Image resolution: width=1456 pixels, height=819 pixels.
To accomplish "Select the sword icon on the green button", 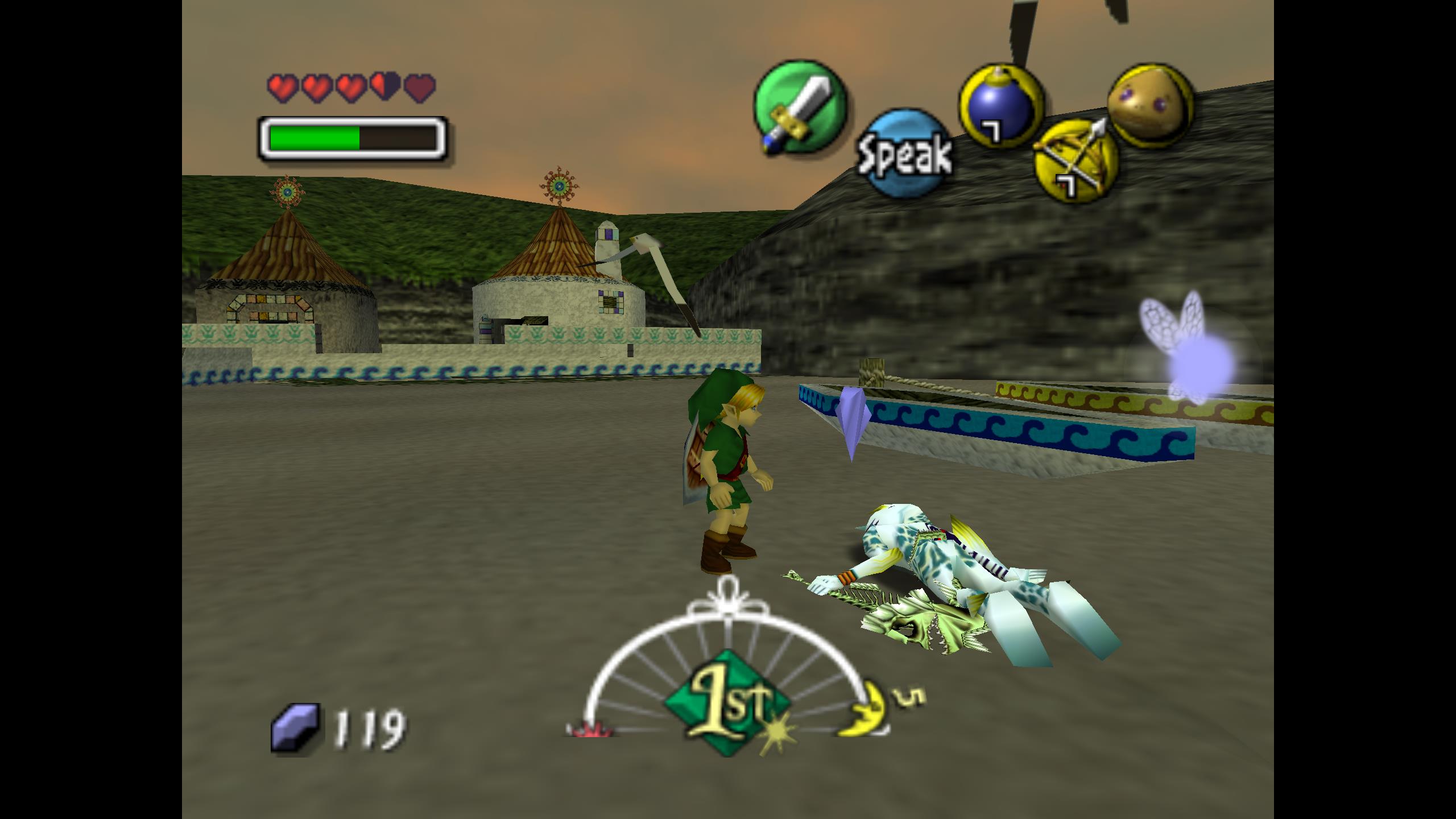I will (x=800, y=108).
